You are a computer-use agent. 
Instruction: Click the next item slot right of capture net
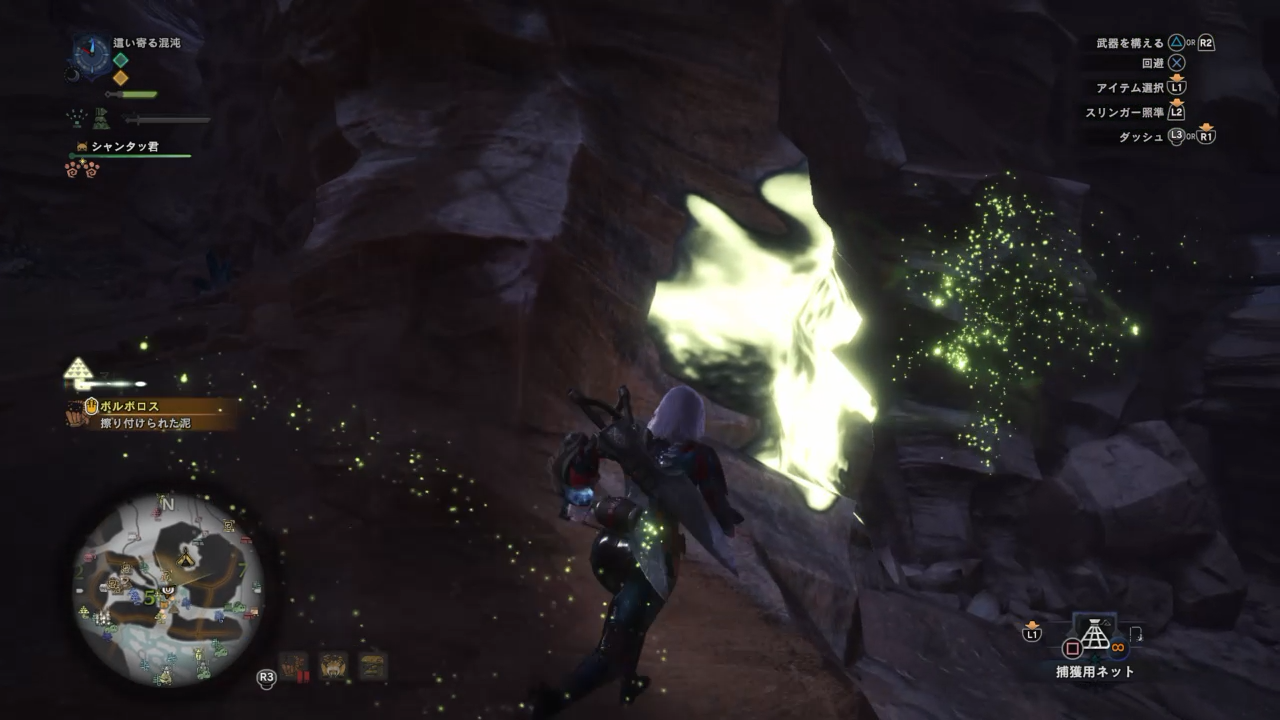pyautogui.click(x=1136, y=633)
